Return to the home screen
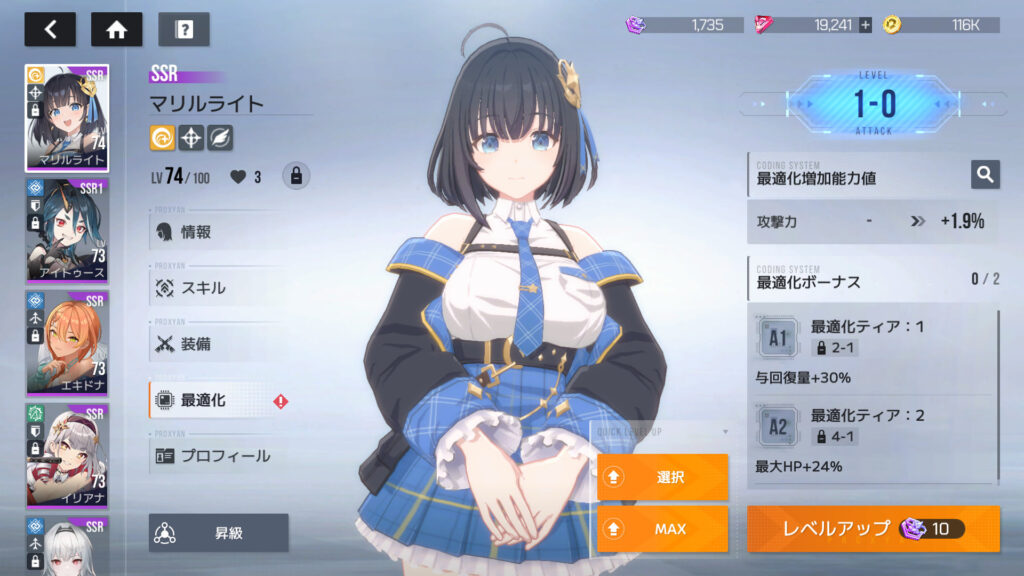The height and width of the screenshot is (576, 1024). (116, 29)
